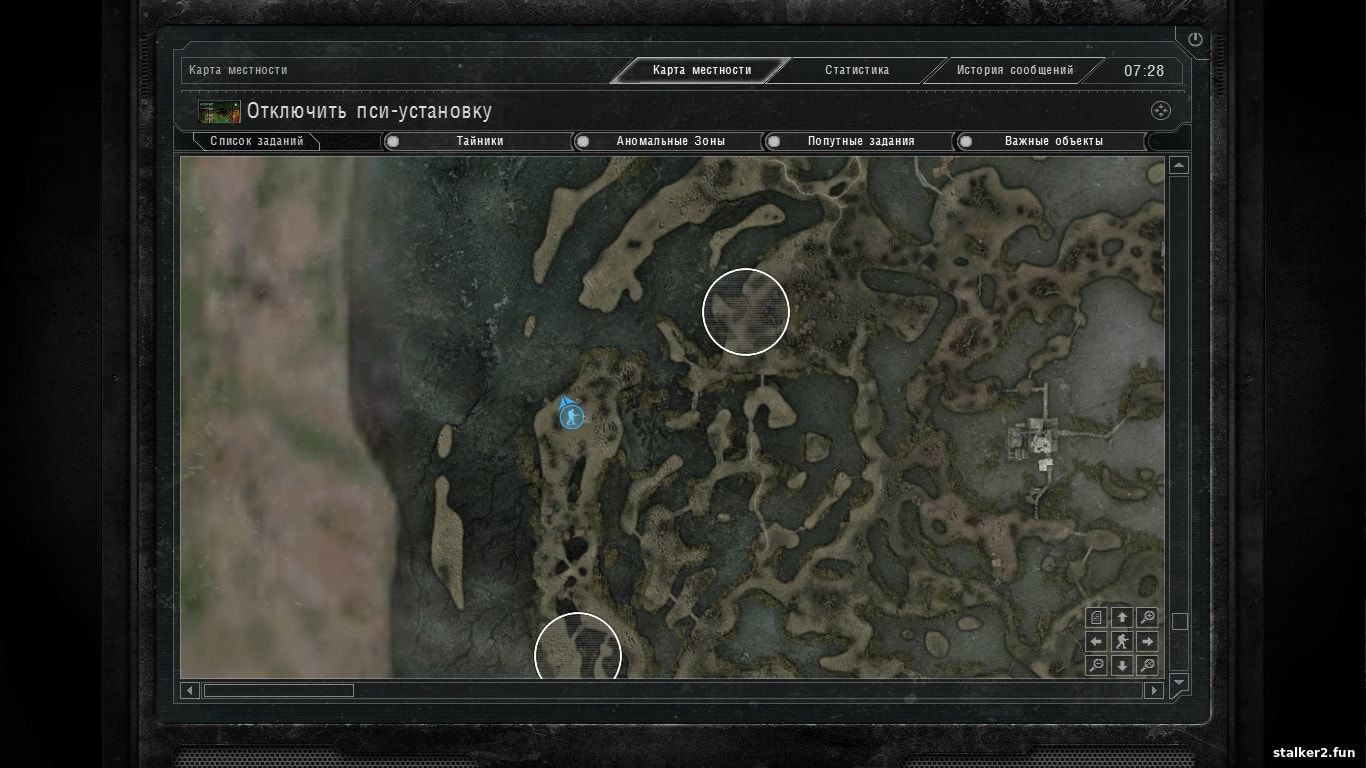Pan the map down with the arrow button
Image resolution: width=1366 pixels, height=768 pixels.
1122,665
